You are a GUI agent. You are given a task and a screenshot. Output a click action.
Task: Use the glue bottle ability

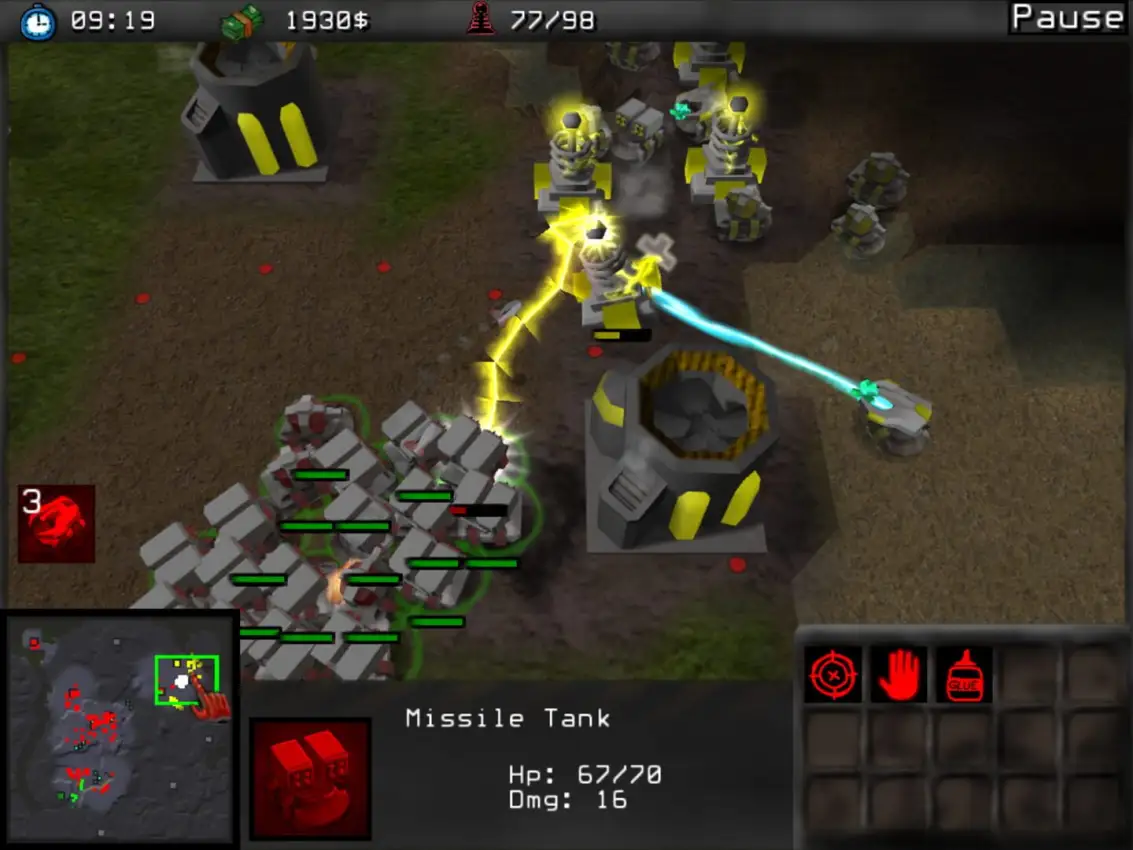[964, 674]
